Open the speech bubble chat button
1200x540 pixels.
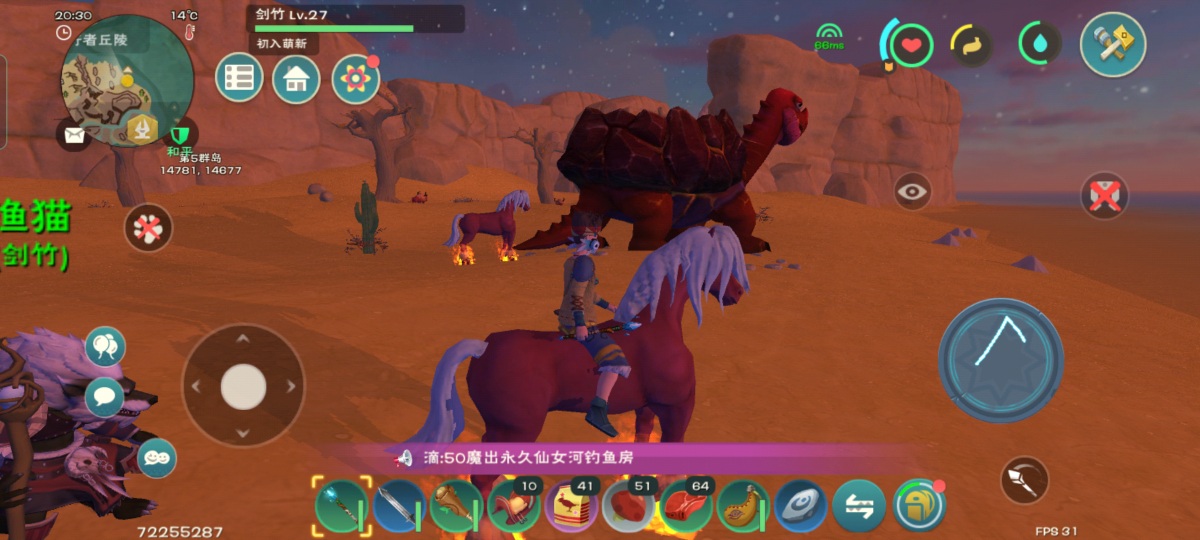105,397
